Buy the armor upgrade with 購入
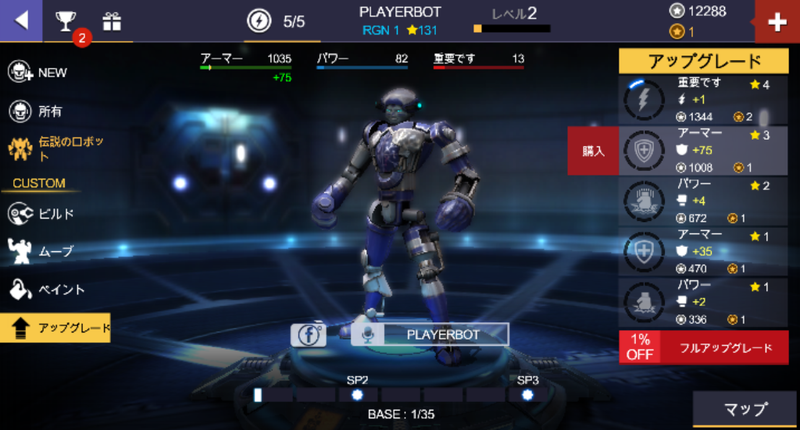 tap(593, 150)
